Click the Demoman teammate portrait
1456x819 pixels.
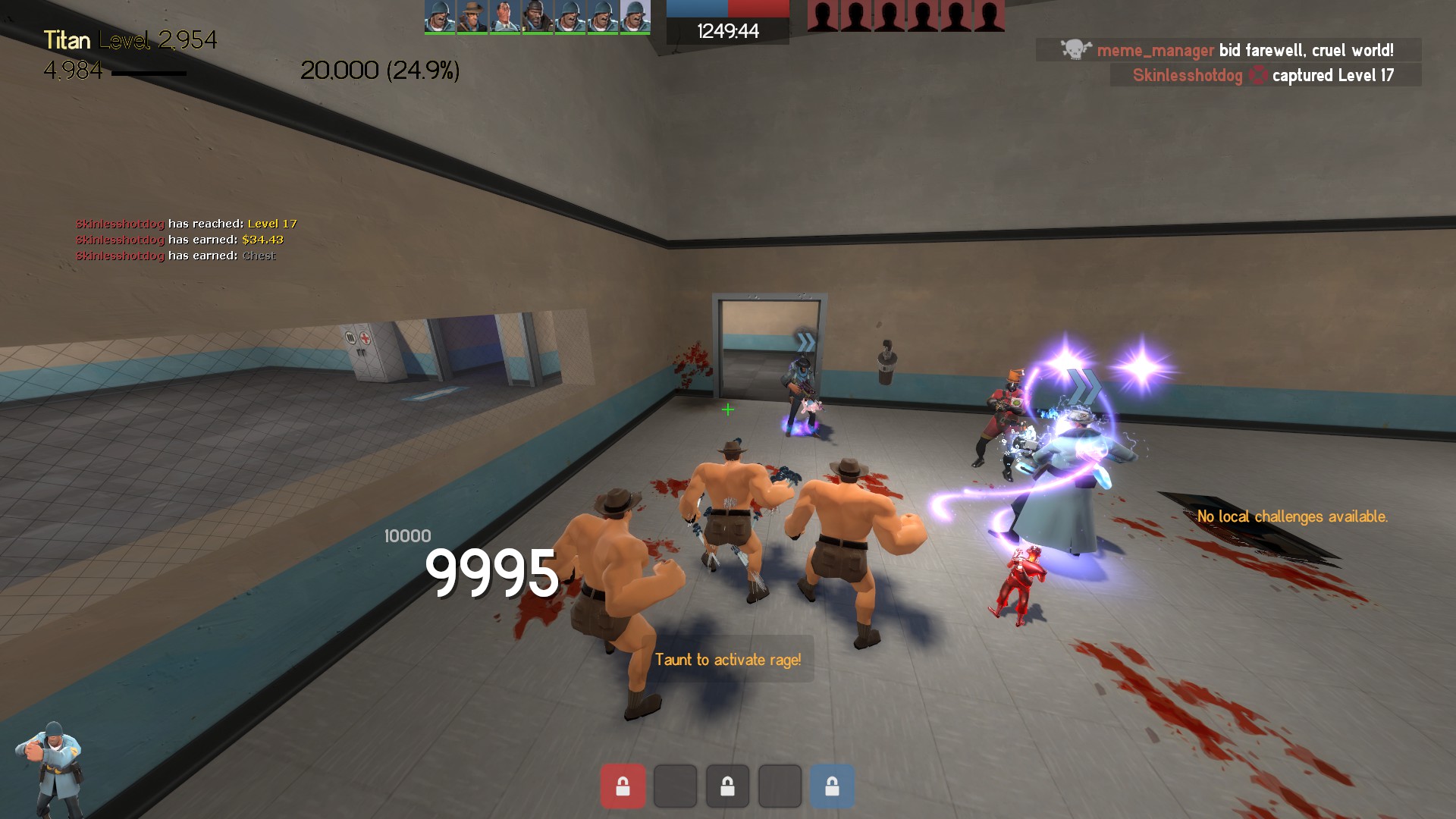pos(537,17)
